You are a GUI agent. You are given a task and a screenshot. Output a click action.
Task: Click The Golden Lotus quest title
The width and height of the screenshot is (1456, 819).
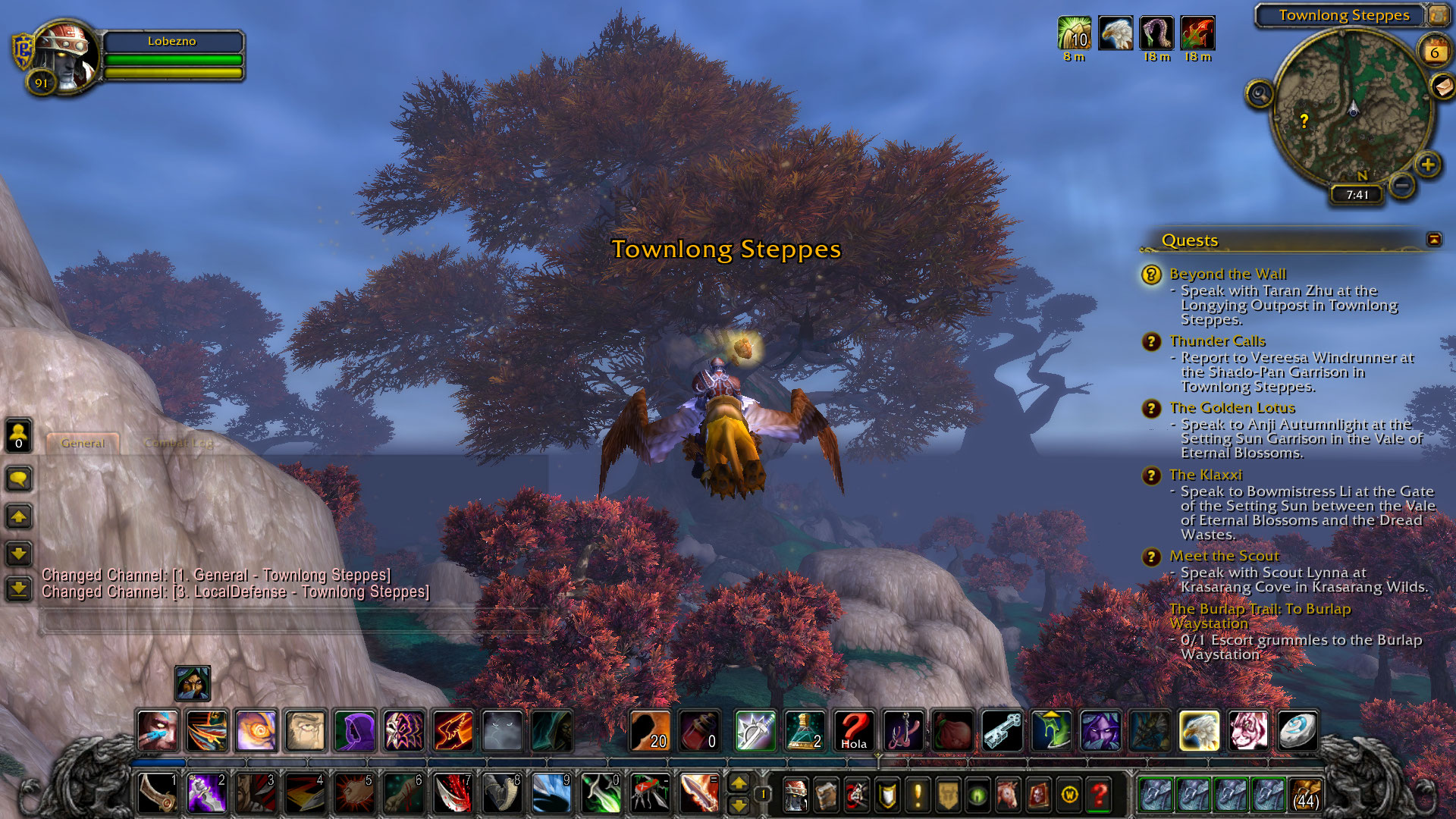coord(1232,408)
